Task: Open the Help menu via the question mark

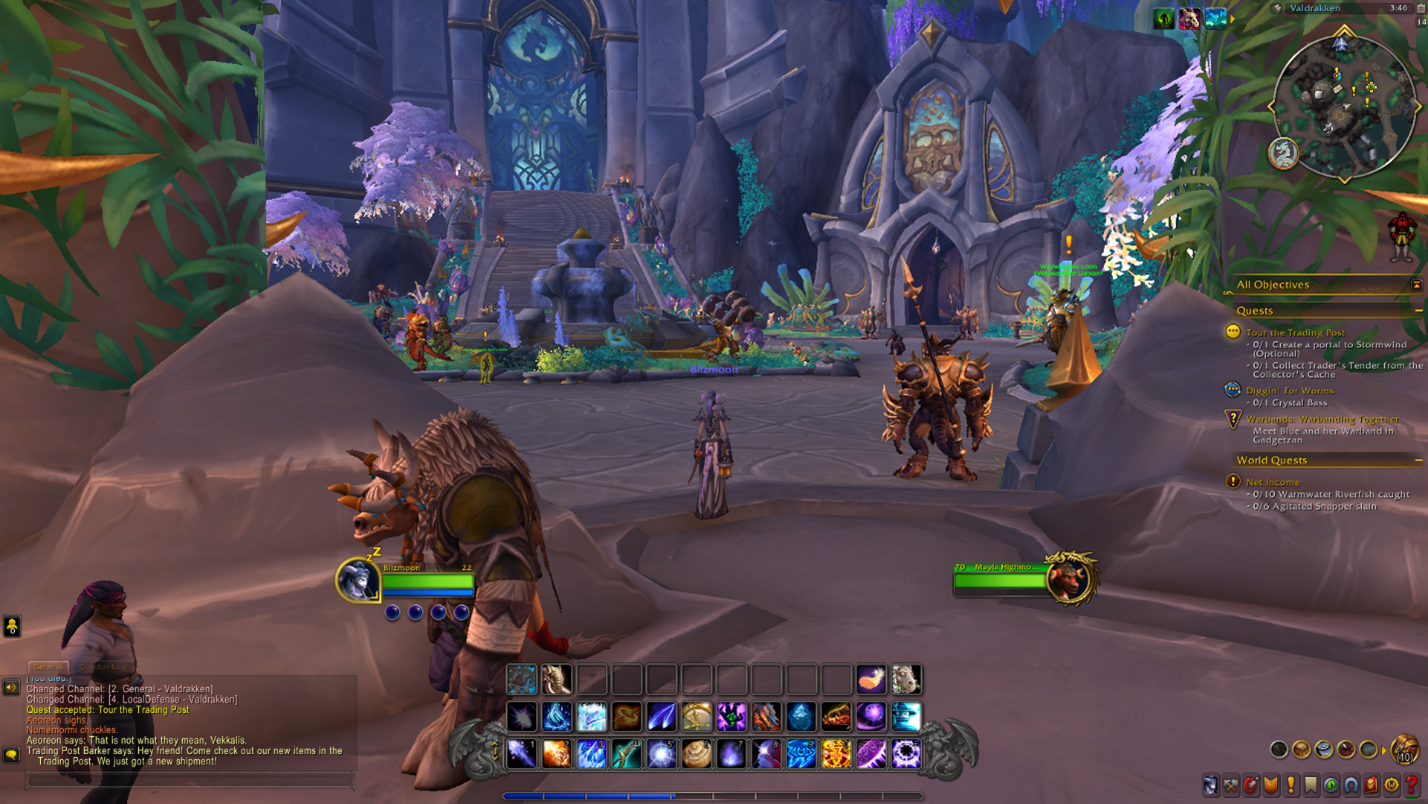Action: coord(1410,786)
